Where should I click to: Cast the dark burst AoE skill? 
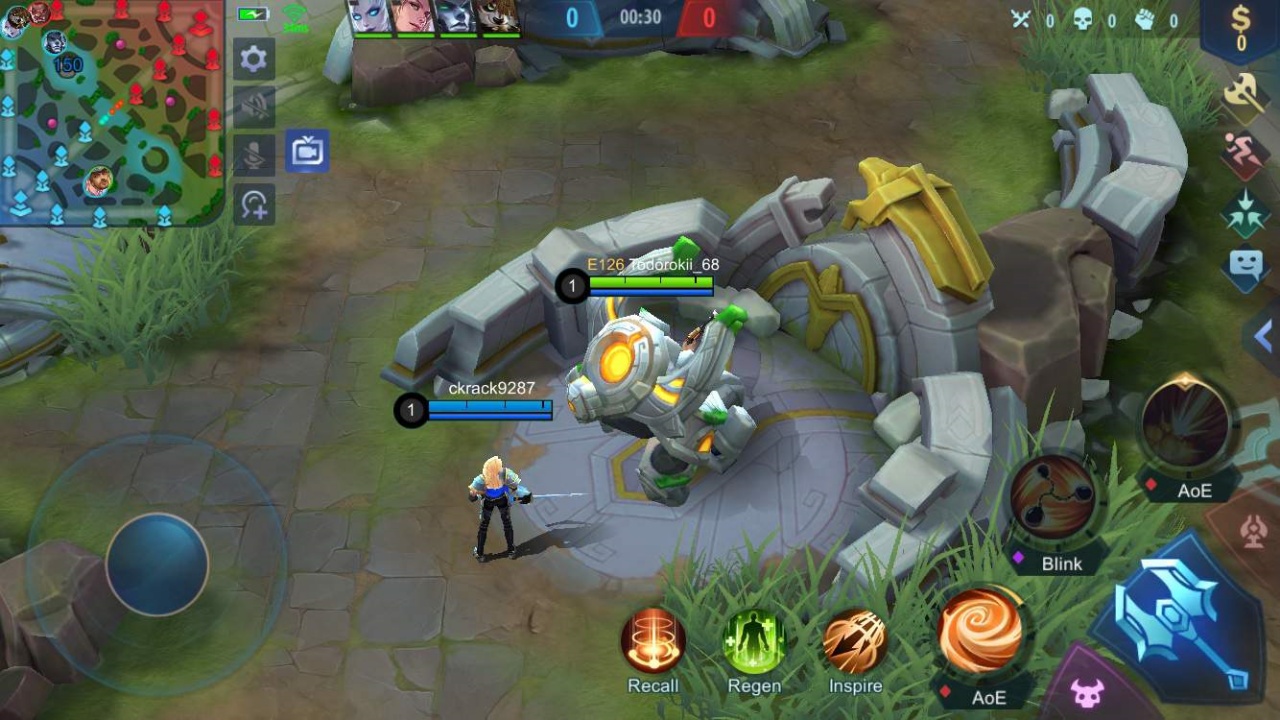1187,425
